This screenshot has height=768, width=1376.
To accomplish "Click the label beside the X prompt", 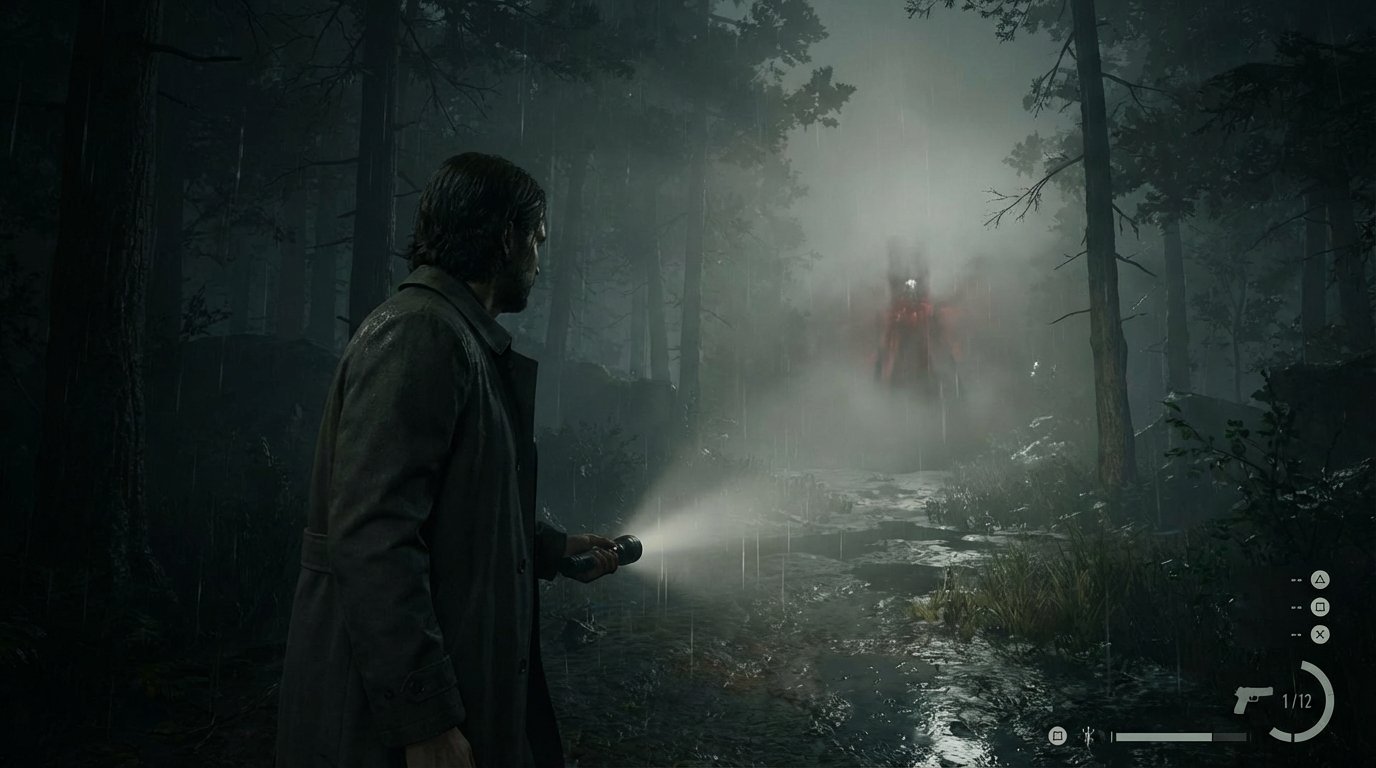I will 1296,633.
